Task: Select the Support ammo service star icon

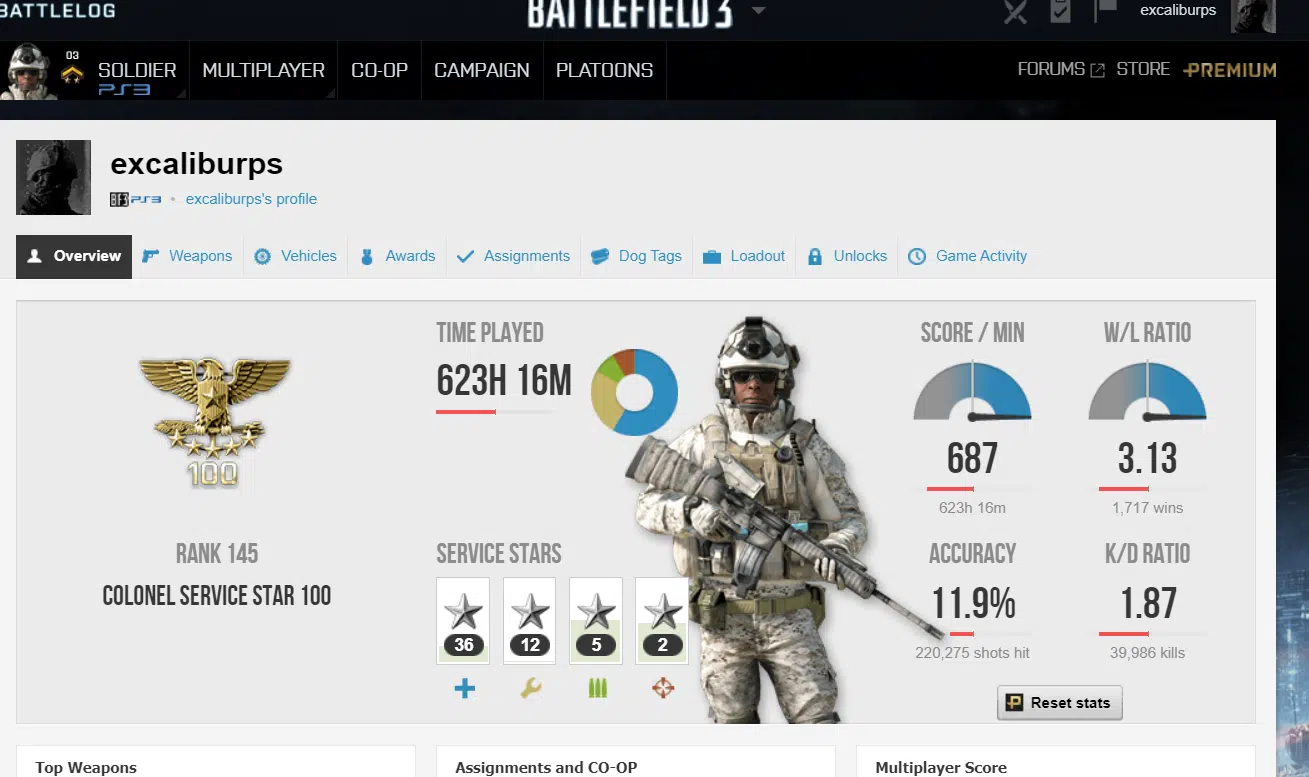Action: 596,687
